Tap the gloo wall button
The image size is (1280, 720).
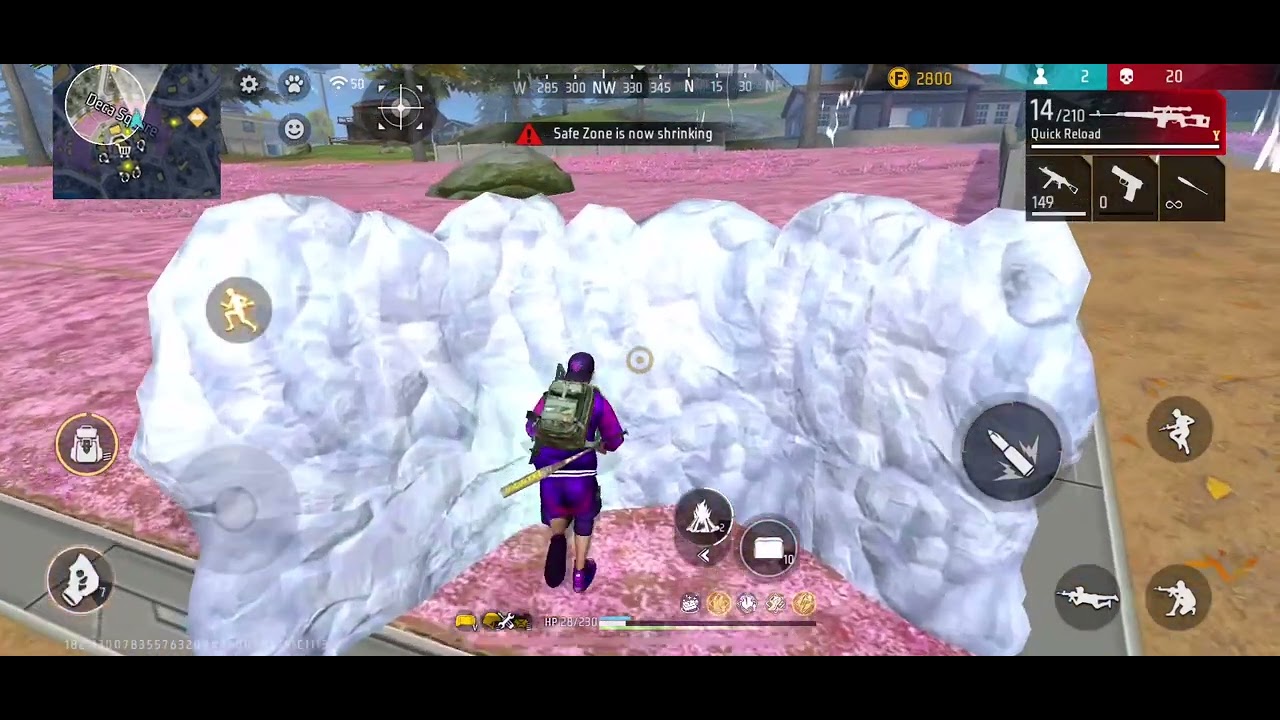click(x=80, y=578)
